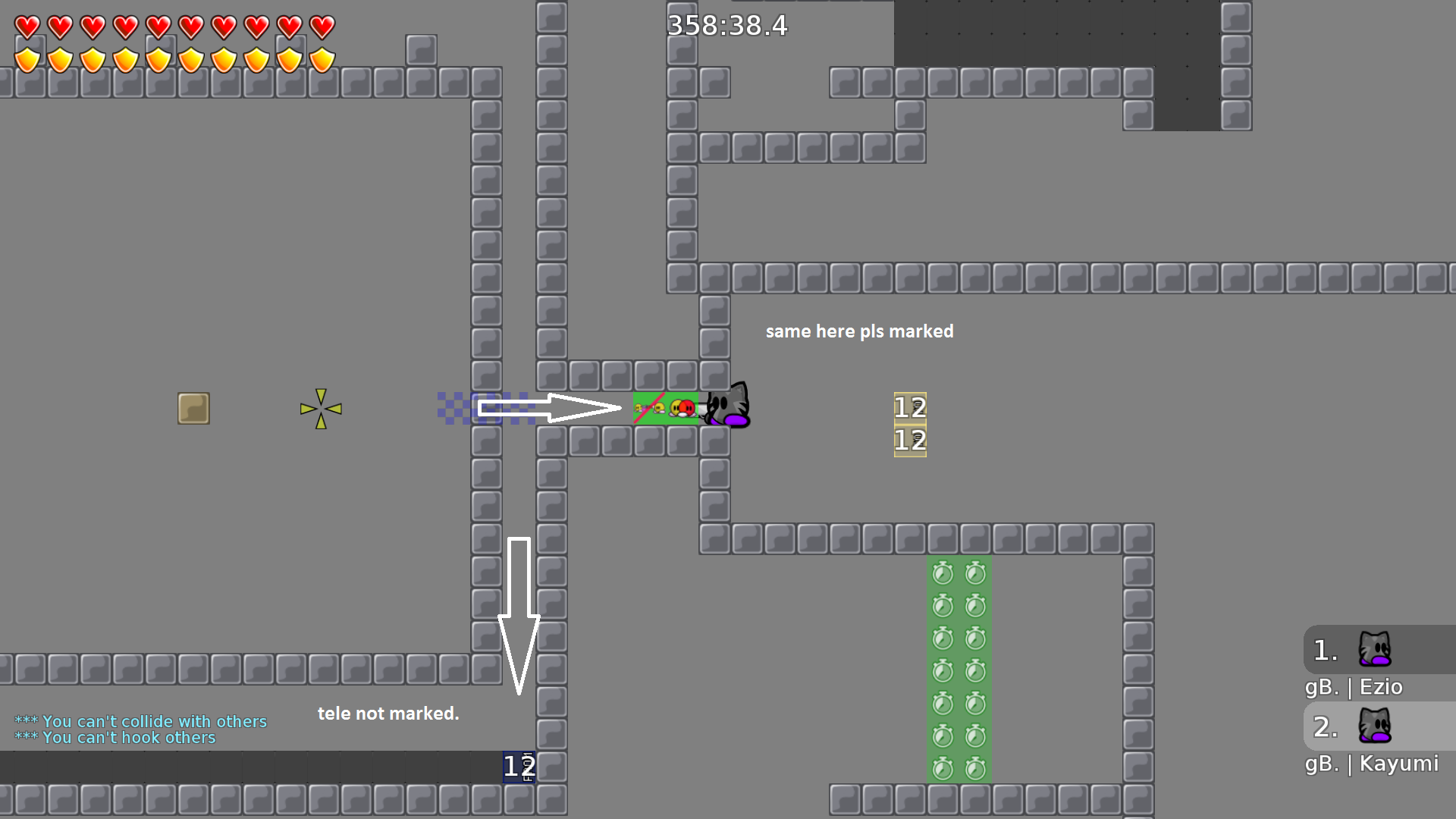Toggle the lower 12 switch tile in the pair
Viewport: 1456px width, 819px height.
coord(908,440)
